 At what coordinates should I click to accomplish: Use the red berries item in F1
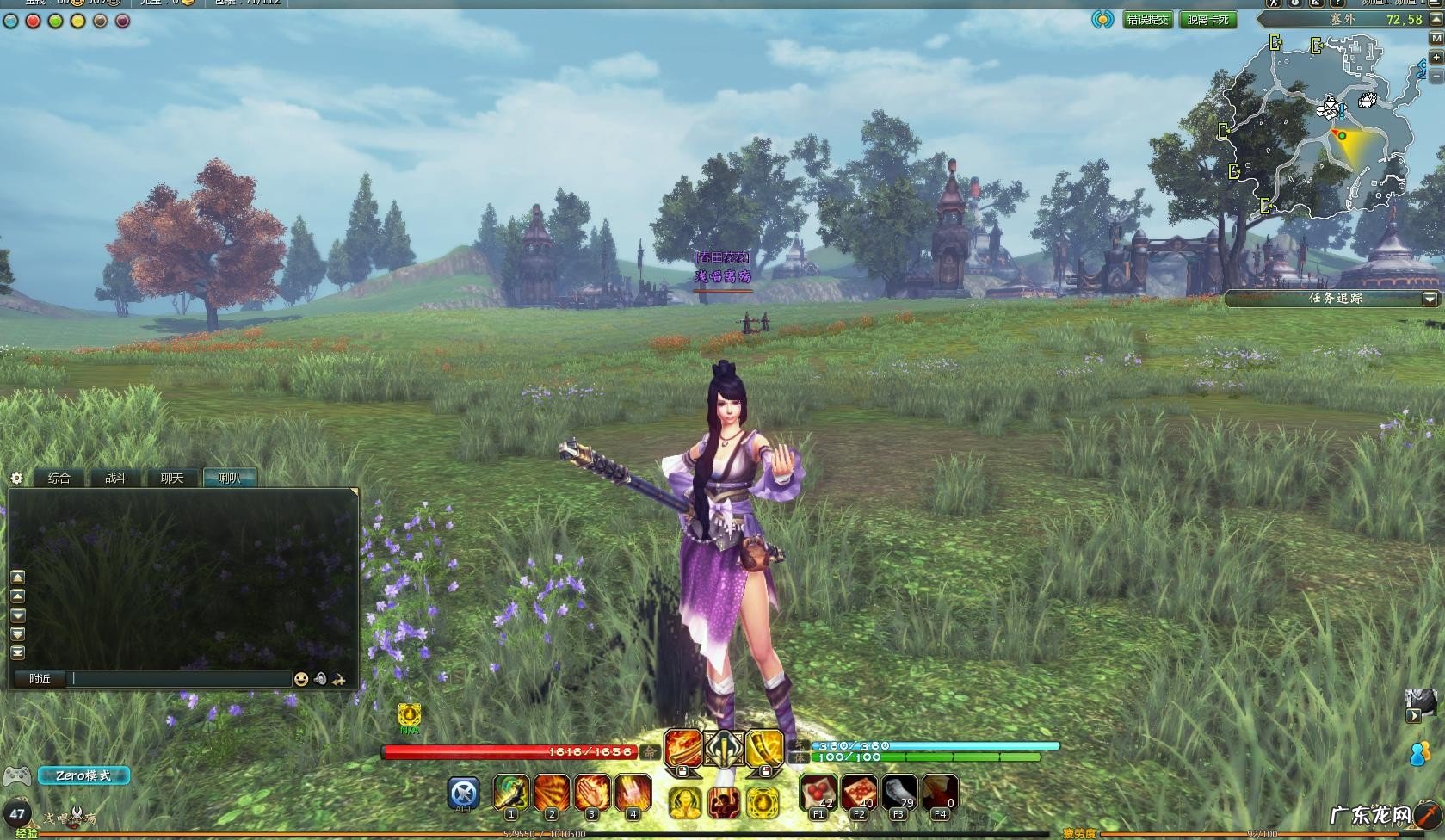(818, 793)
